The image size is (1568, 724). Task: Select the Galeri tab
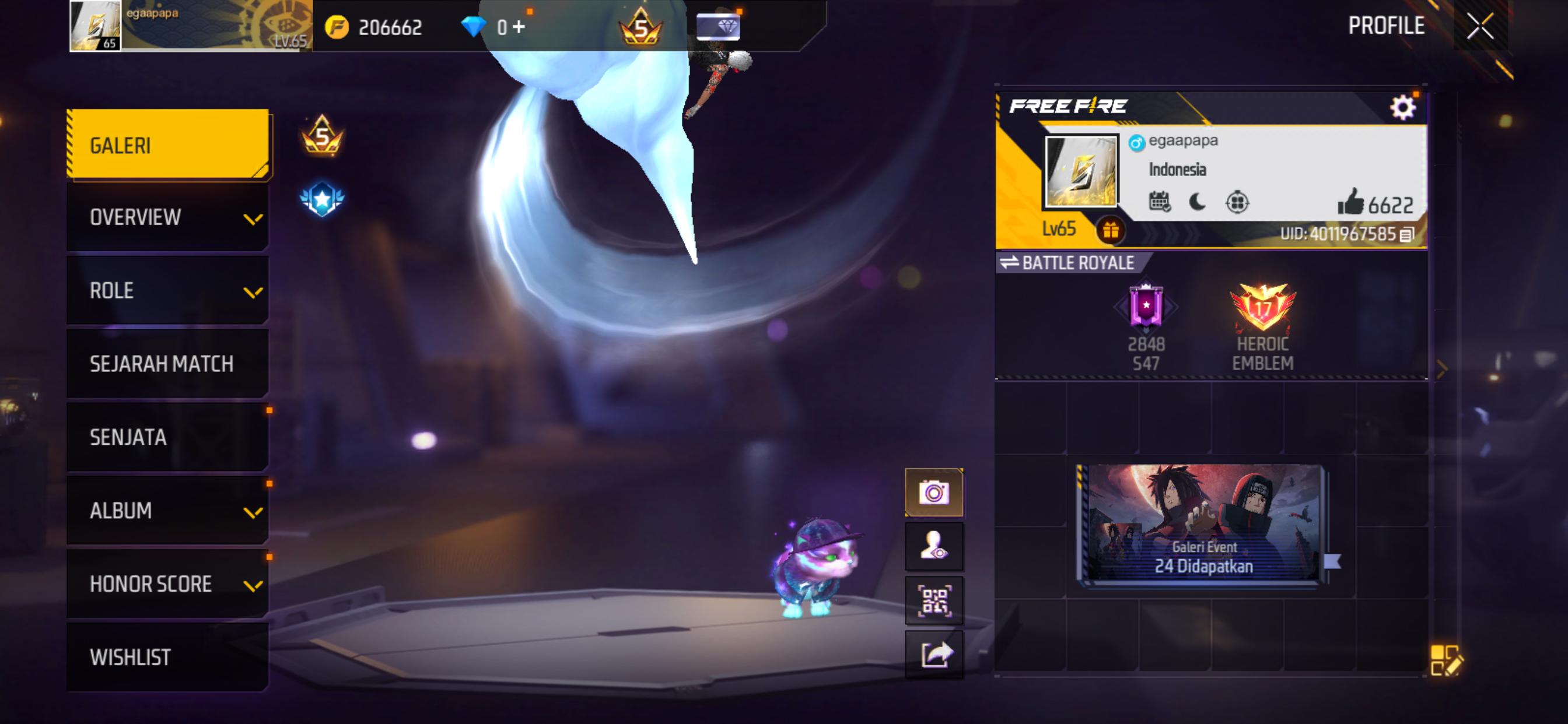(167, 145)
